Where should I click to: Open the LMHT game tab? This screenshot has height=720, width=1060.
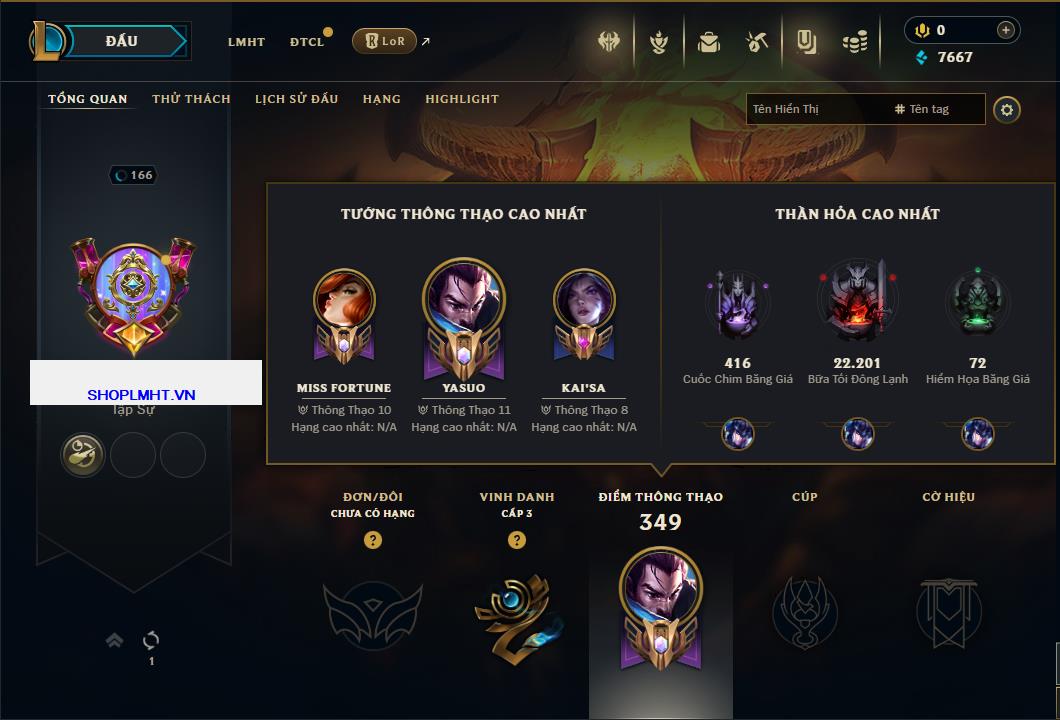[246, 42]
